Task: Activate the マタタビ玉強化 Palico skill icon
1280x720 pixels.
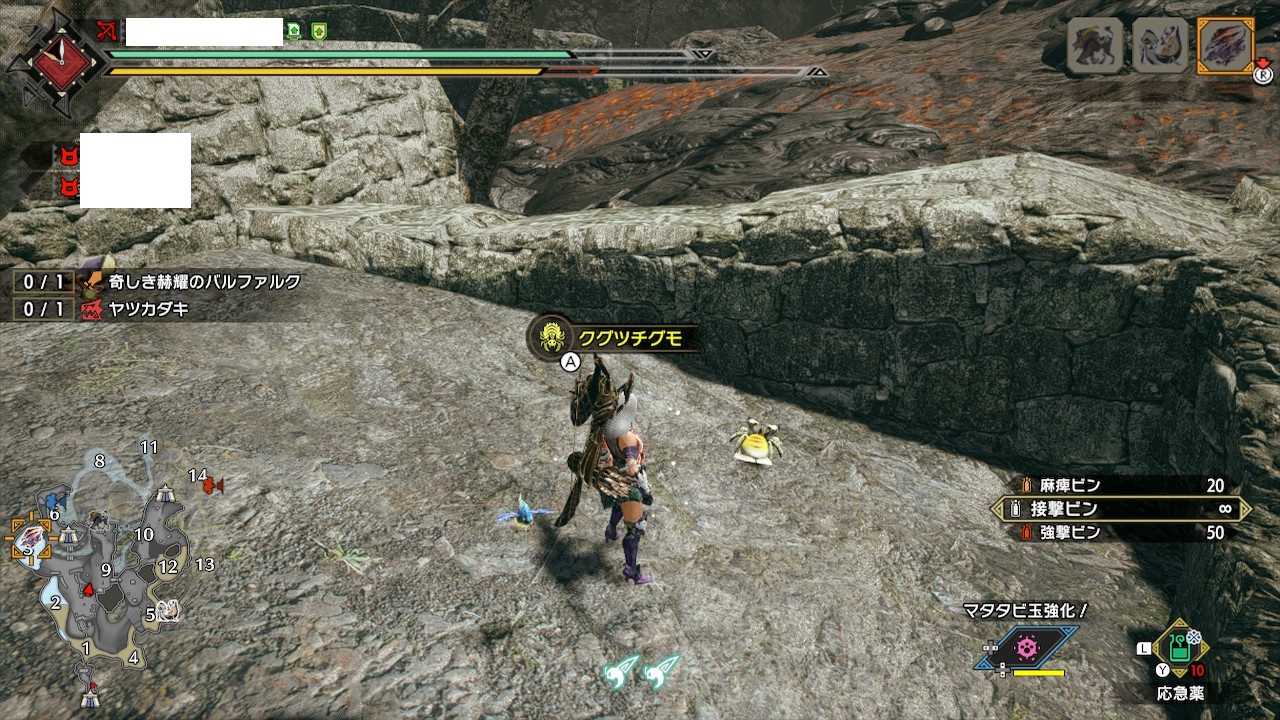Action: [x=1027, y=648]
